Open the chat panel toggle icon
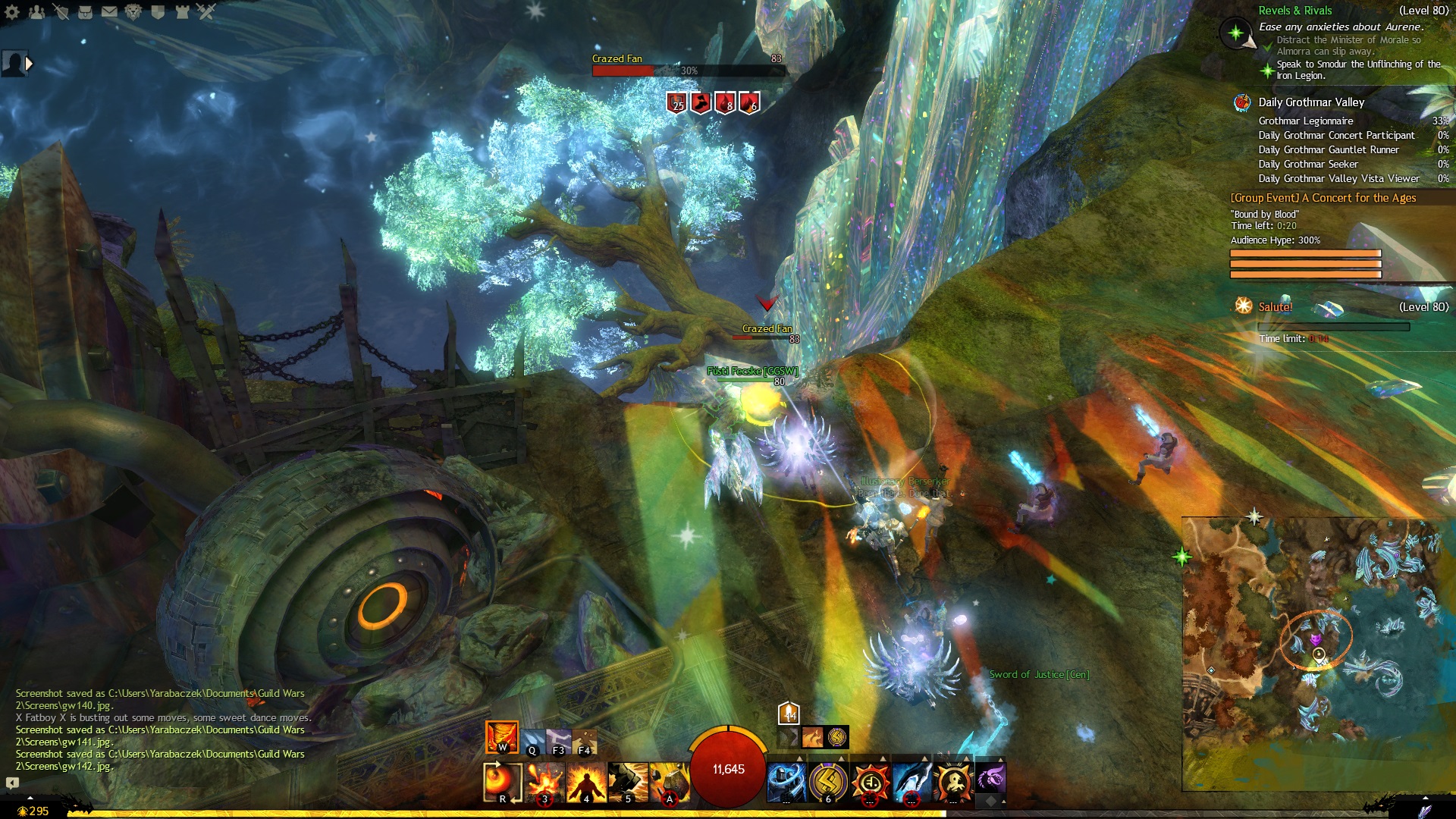 pyautogui.click(x=12, y=783)
